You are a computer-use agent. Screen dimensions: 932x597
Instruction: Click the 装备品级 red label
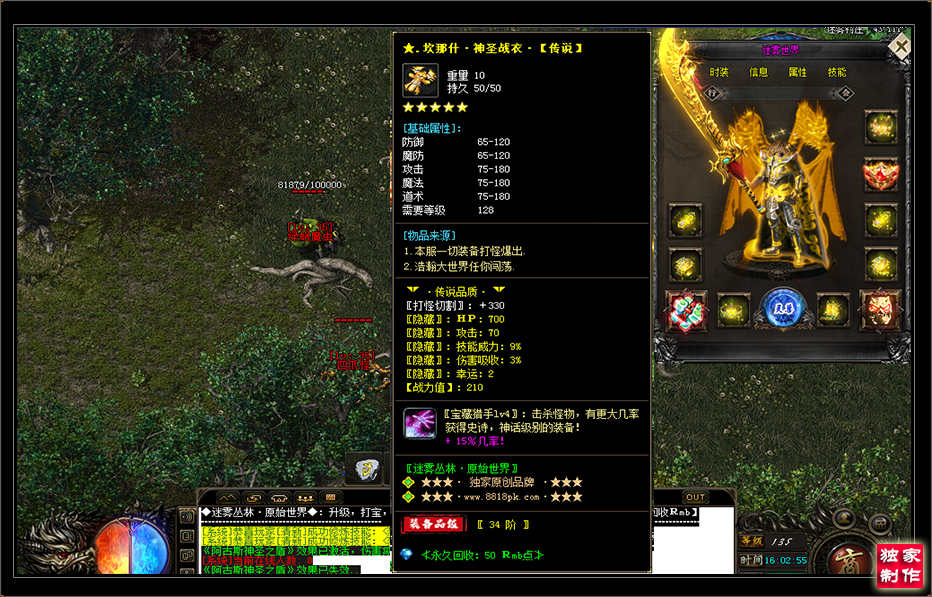point(433,524)
